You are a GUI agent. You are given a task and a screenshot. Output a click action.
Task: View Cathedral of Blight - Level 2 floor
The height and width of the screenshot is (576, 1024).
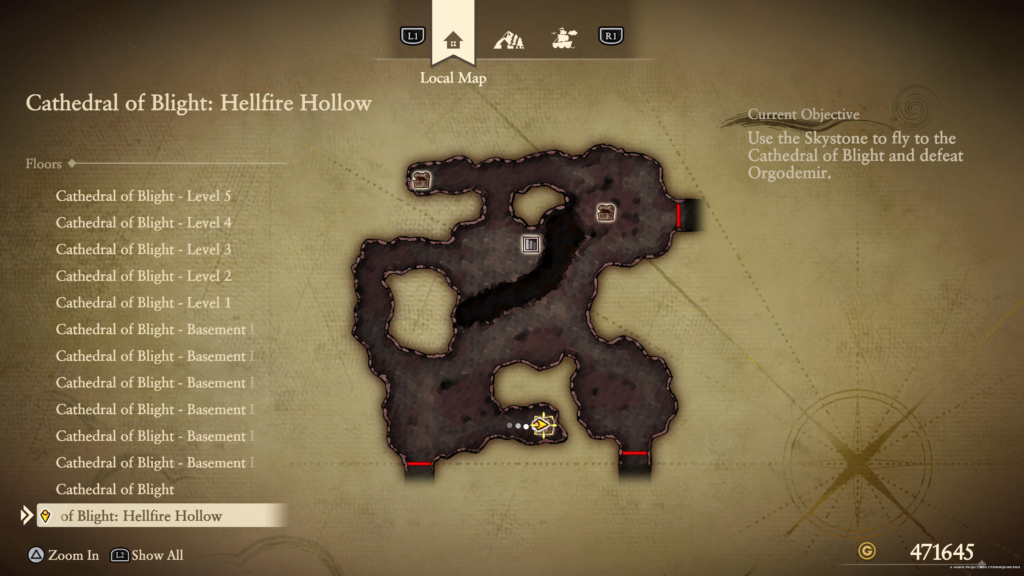pyautogui.click(x=143, y=276)
